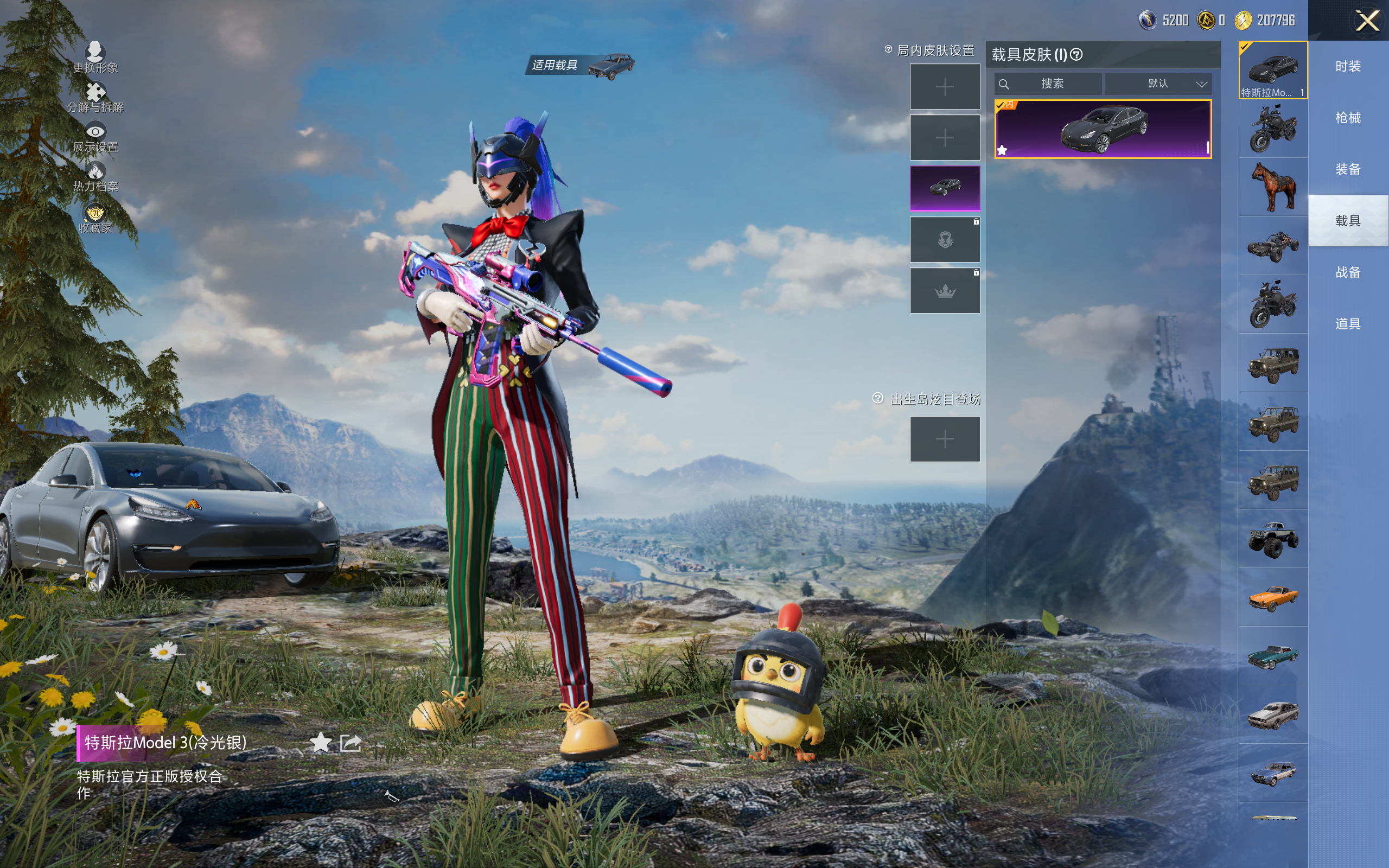
Task: Open the 收藏家 collector badge
Action: [x=95, y=218]
